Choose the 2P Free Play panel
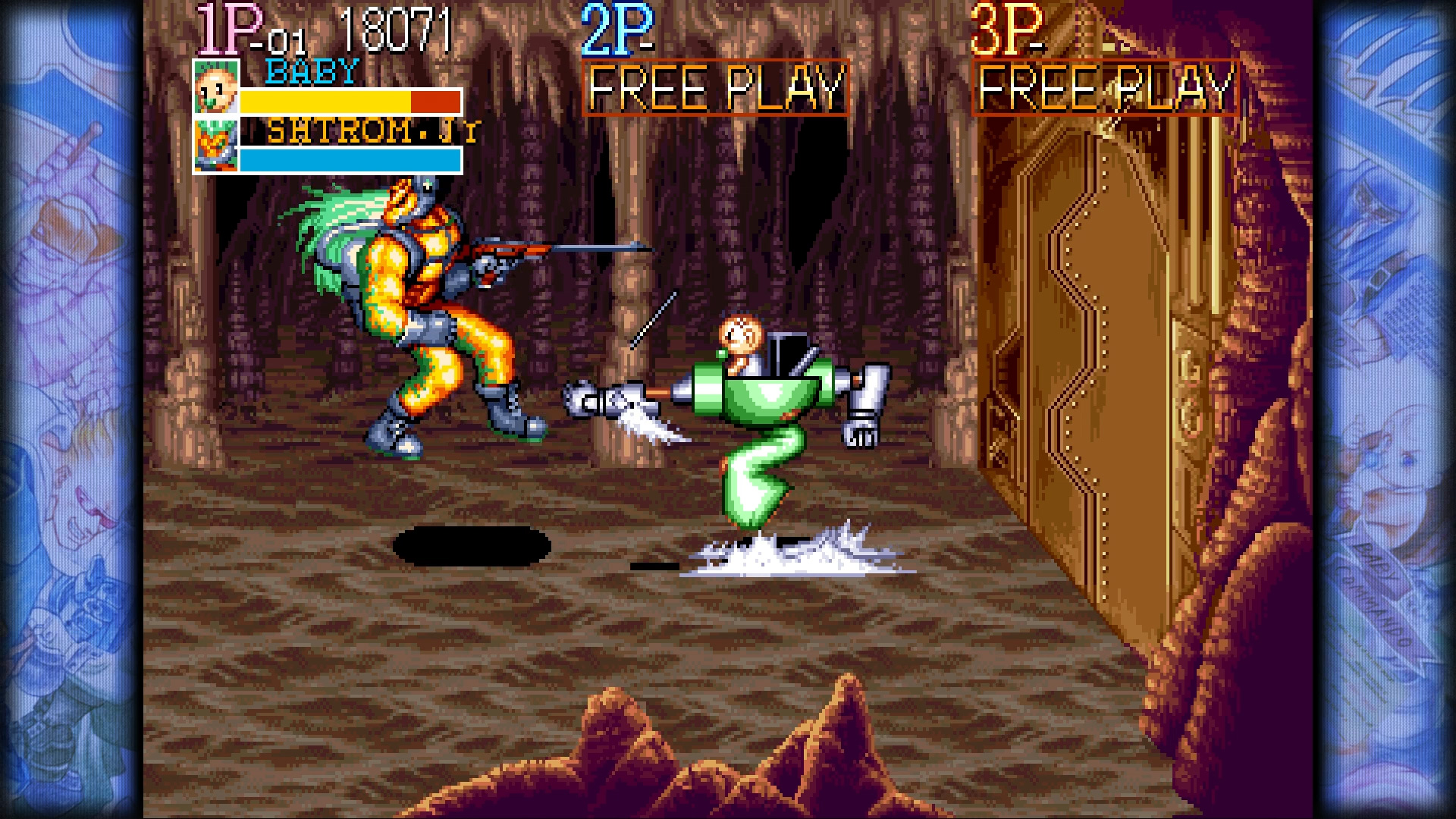Image resolution: width=1456 pixels, height=819 pixels. (715, 88)
